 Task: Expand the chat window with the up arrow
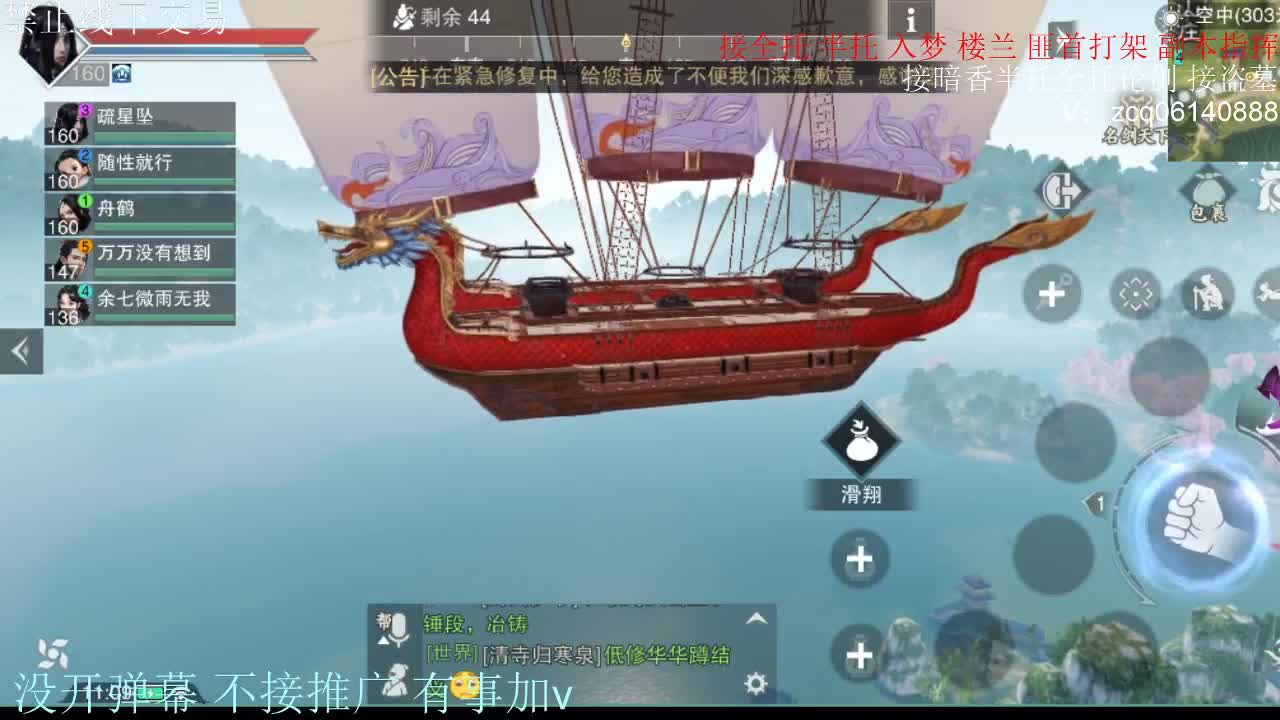click(x=755, y=616)
